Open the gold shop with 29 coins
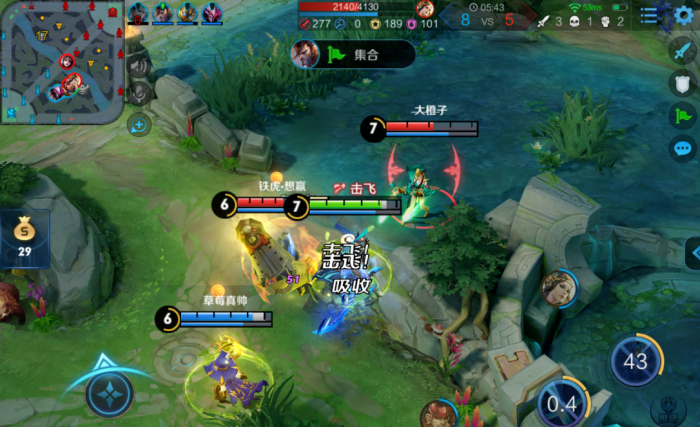This screenshot has width=700, height=427. click(24, 238)
